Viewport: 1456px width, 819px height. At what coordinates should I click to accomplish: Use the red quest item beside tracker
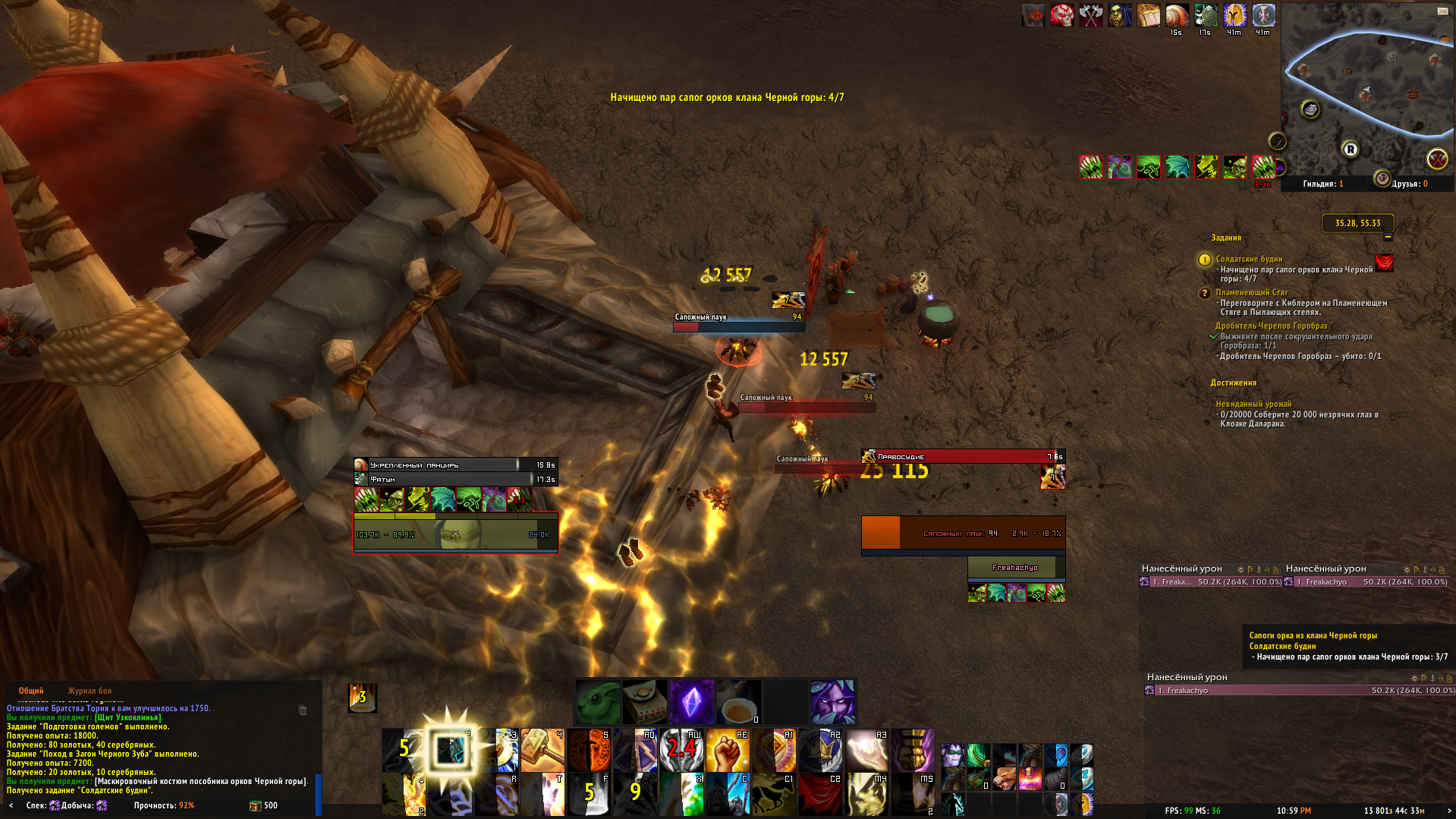1384,263
